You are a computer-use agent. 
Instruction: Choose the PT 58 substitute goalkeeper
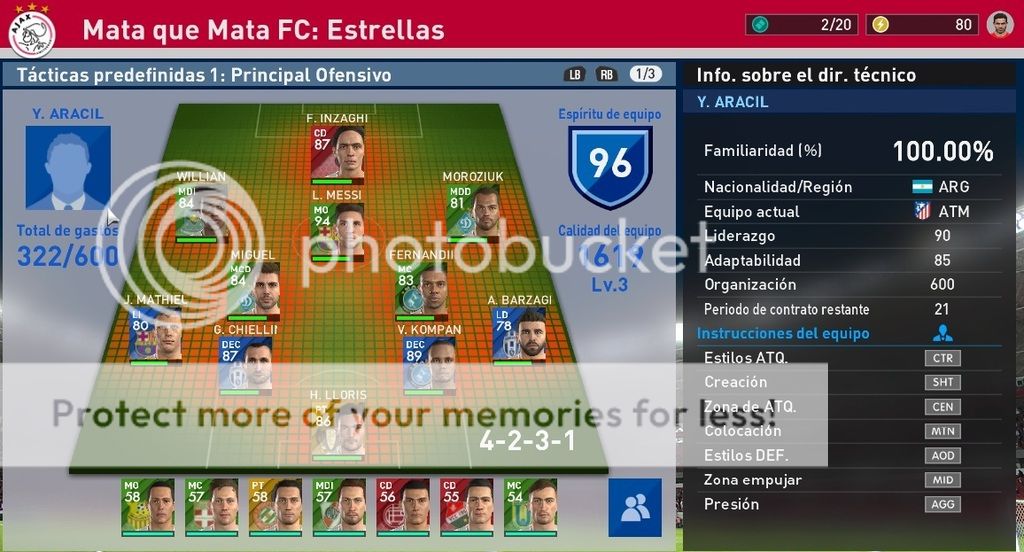[275, 506]
